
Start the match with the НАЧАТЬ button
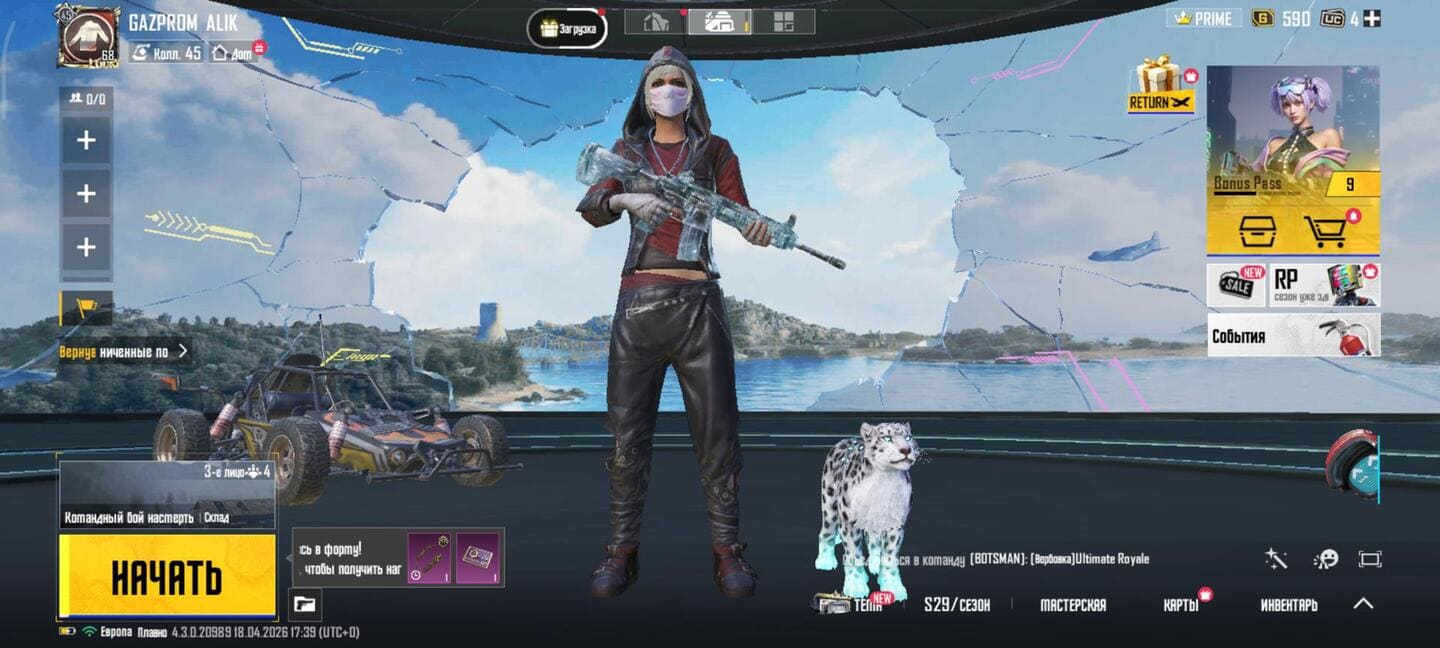pyautogui.click(x=167, y=576)
